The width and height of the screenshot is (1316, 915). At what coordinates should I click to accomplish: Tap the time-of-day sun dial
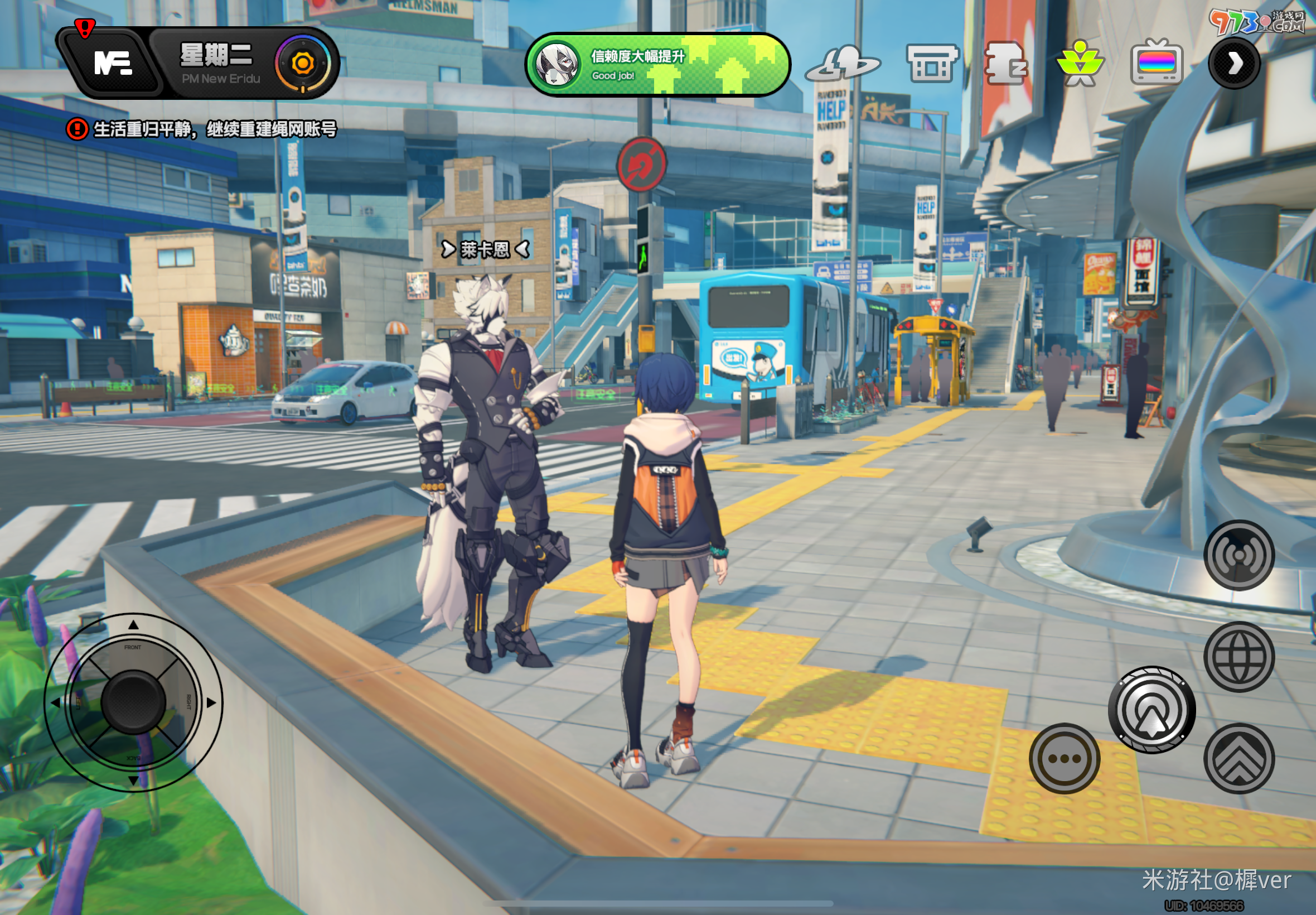click(302, 64)
